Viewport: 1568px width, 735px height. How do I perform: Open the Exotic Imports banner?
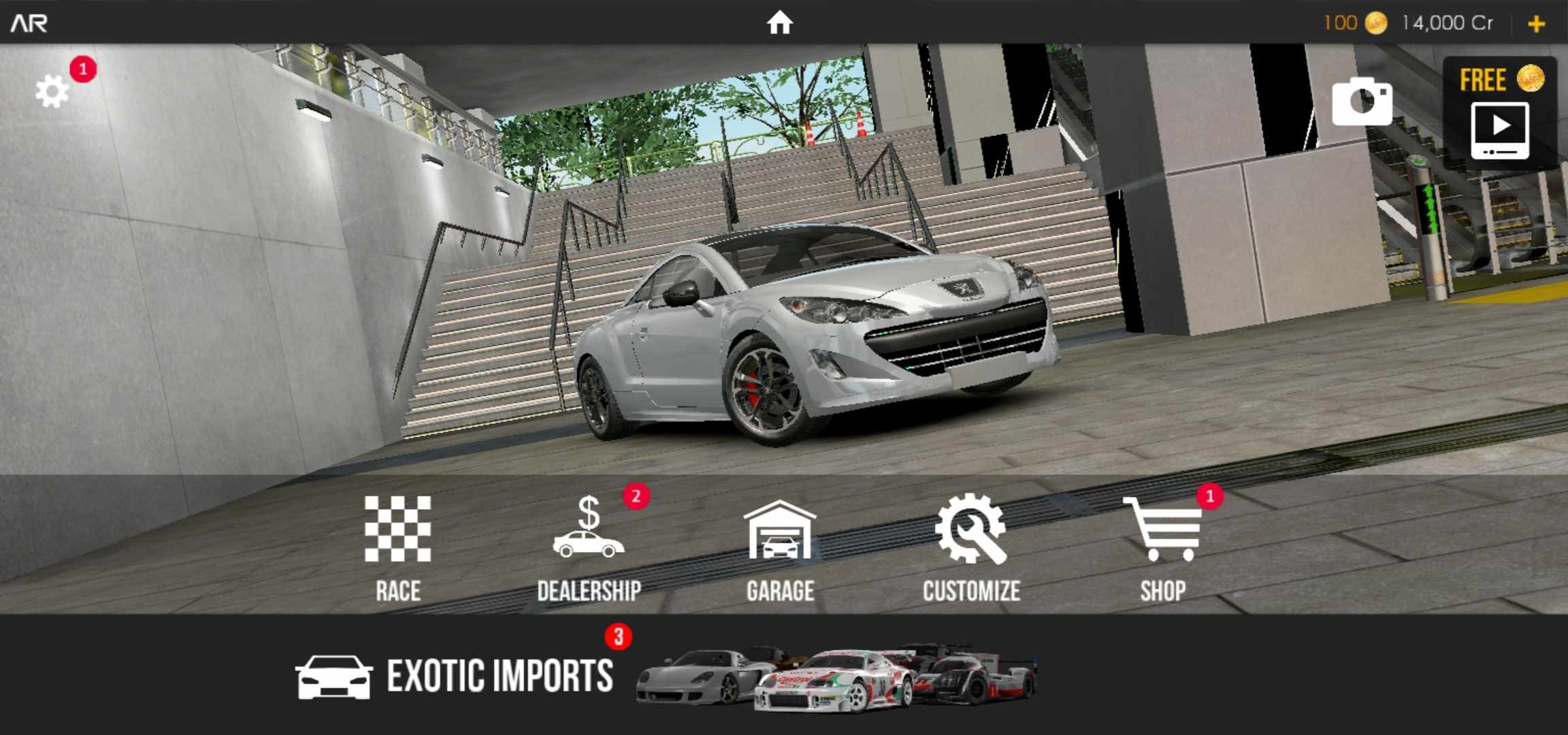(x=667, y=675)
